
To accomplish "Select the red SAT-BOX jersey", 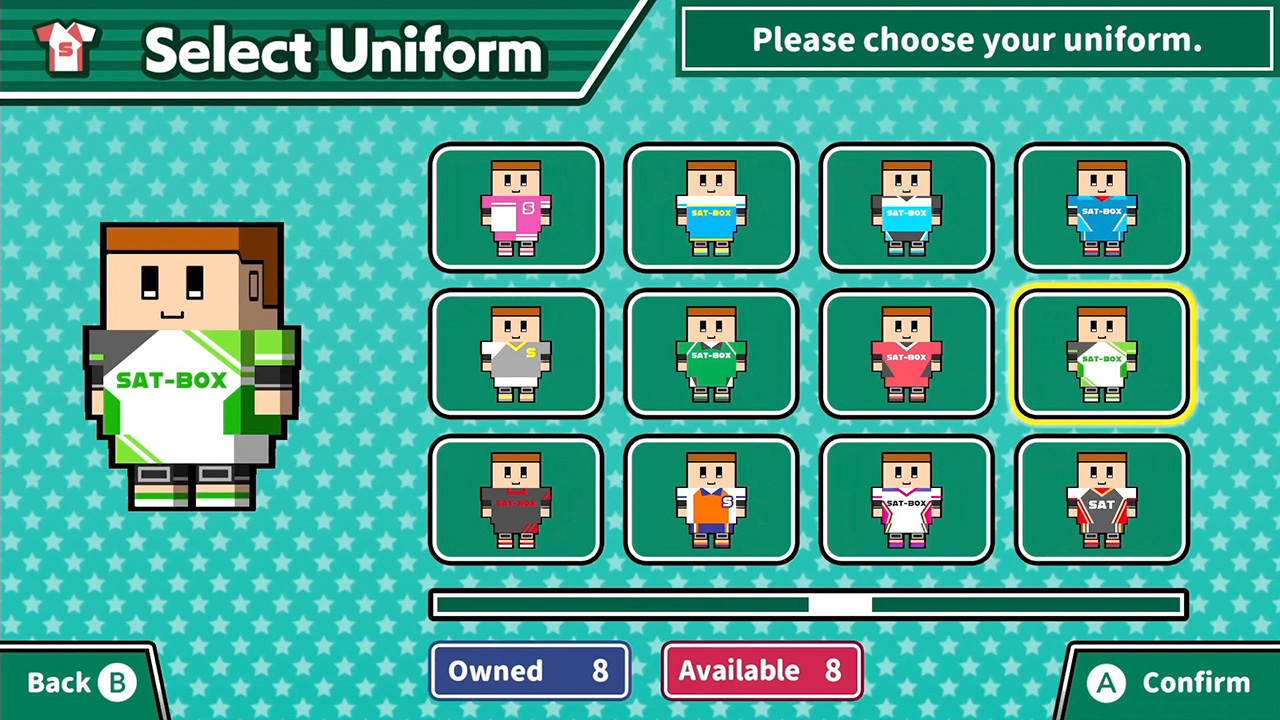I will [906, 354].
